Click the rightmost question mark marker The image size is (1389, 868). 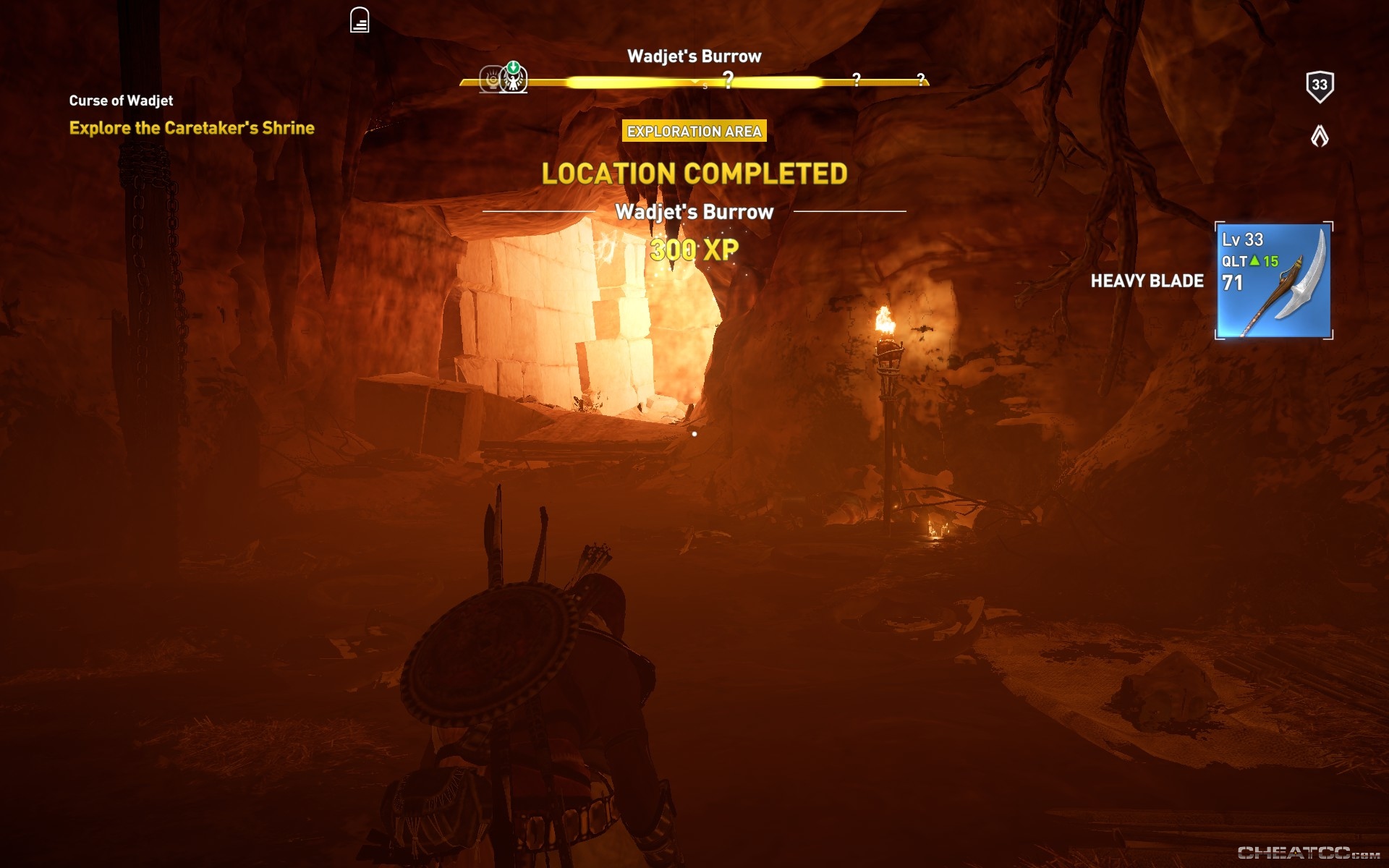point(921,80)
